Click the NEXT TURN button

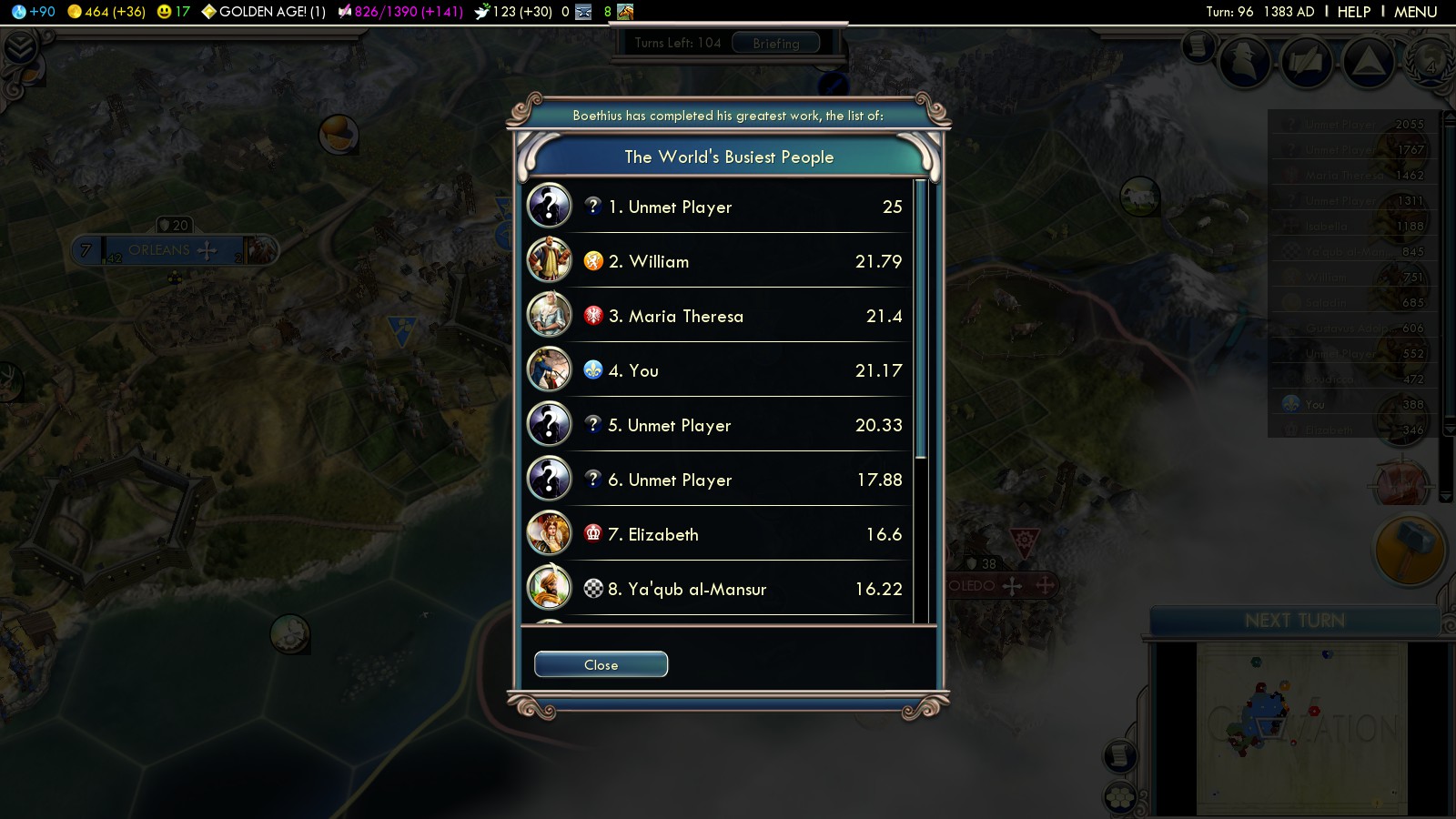pyautogui.click(x=1294, y=621)
